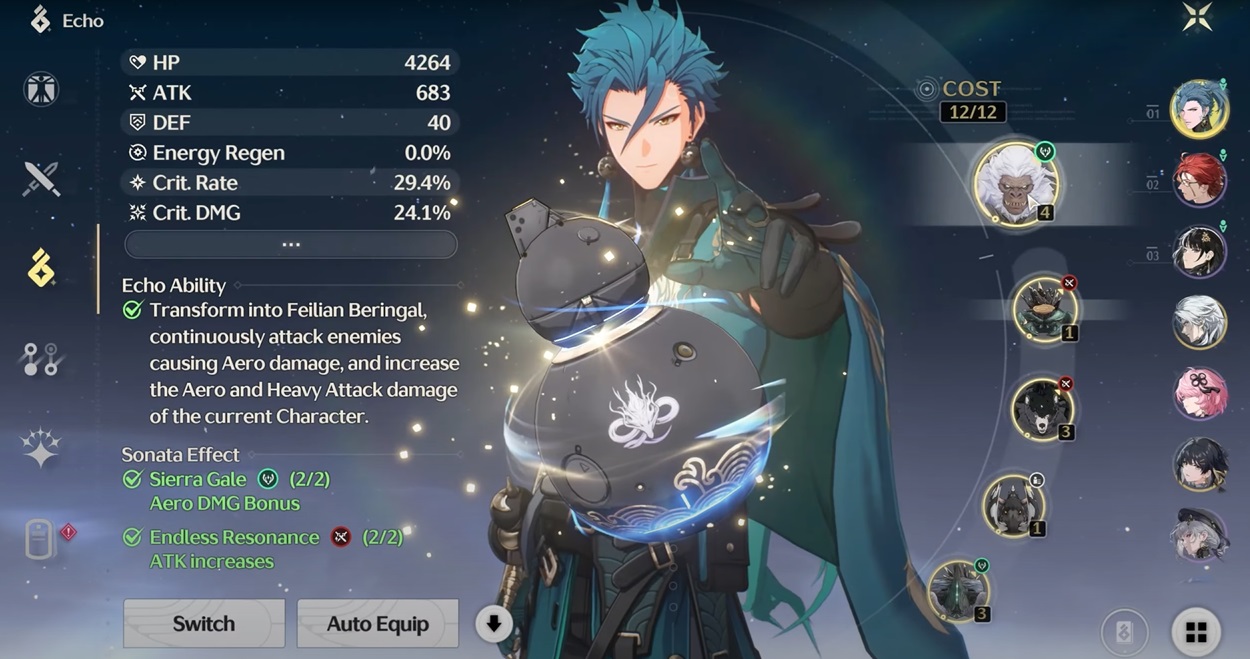Open the tab with the red alert badge
Image resolution: width=1250 pixels, height=659 pixels.
tap(42, 539)
